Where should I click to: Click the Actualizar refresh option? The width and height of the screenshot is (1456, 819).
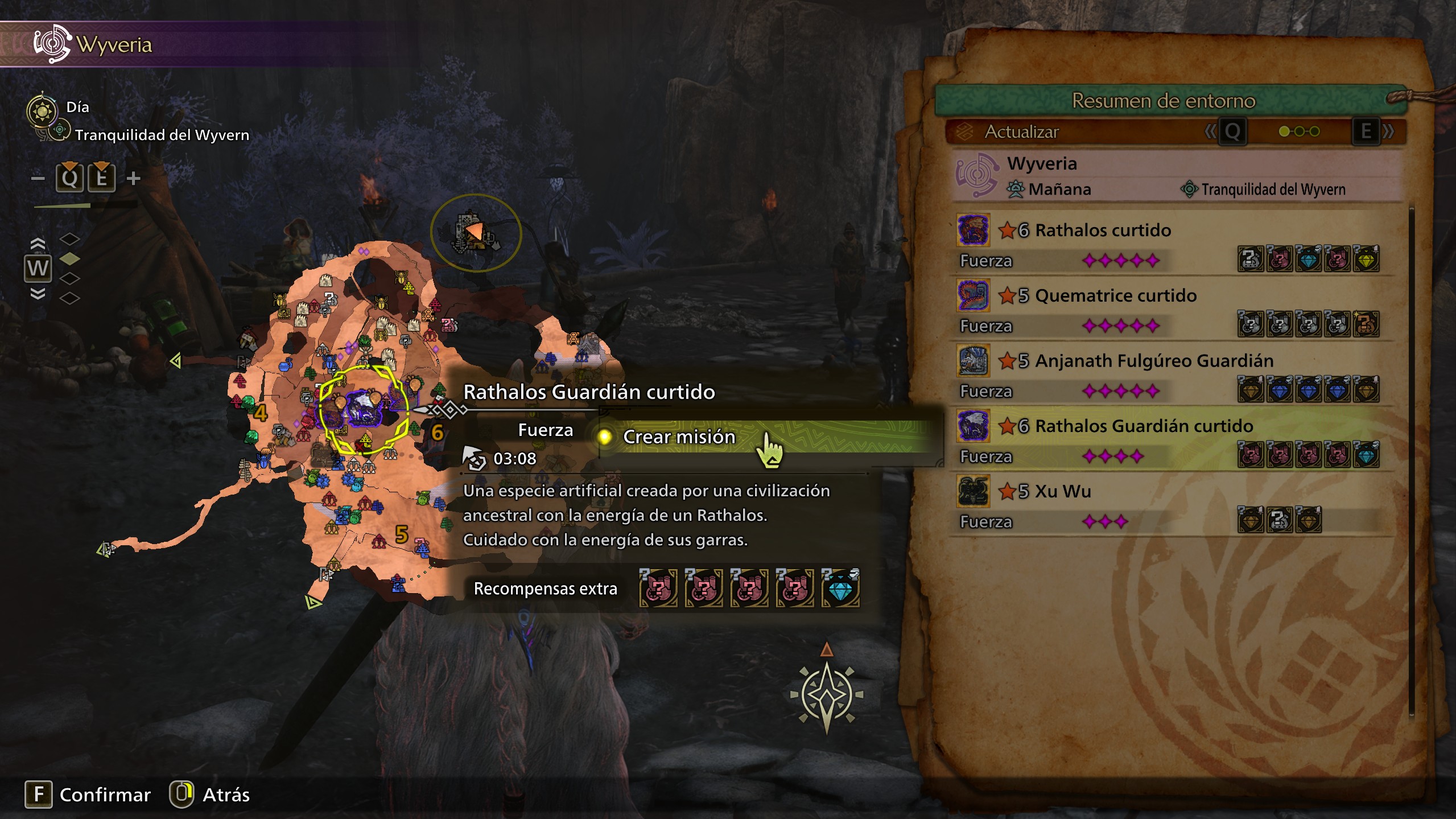click(1021, 132)
